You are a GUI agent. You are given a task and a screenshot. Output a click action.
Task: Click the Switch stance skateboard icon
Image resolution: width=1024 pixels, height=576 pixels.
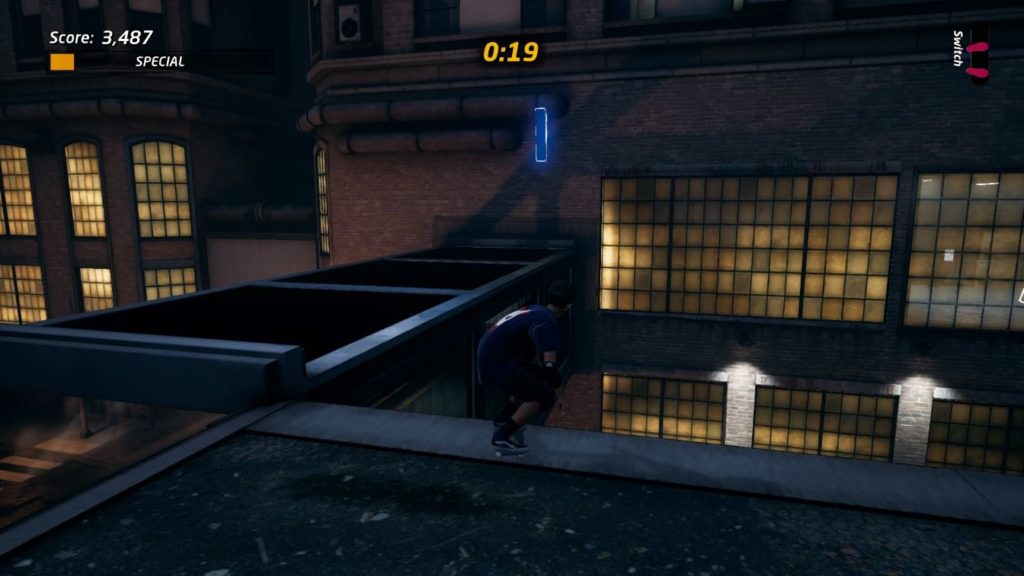[x=978, y=53]
